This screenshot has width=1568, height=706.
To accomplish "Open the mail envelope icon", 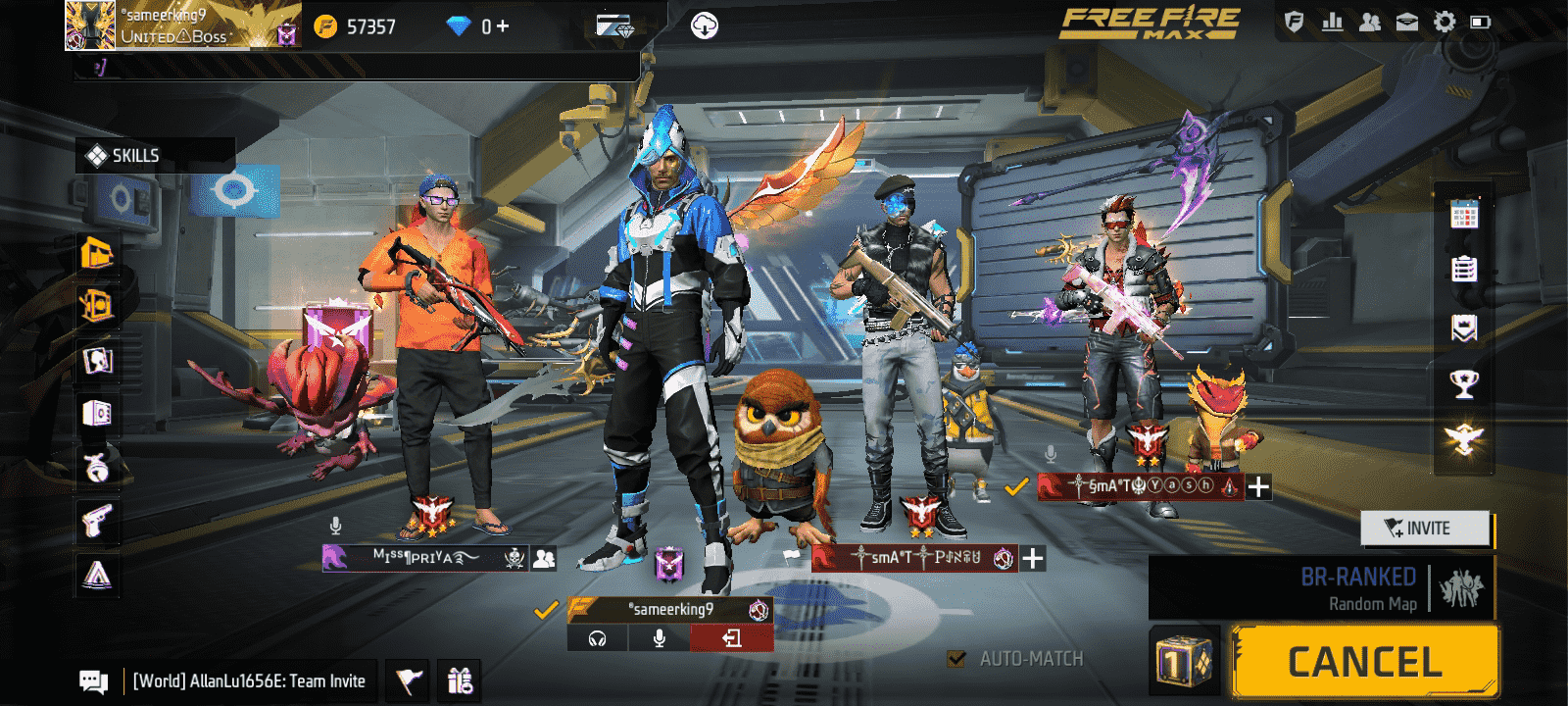I will pos(1407,23).
